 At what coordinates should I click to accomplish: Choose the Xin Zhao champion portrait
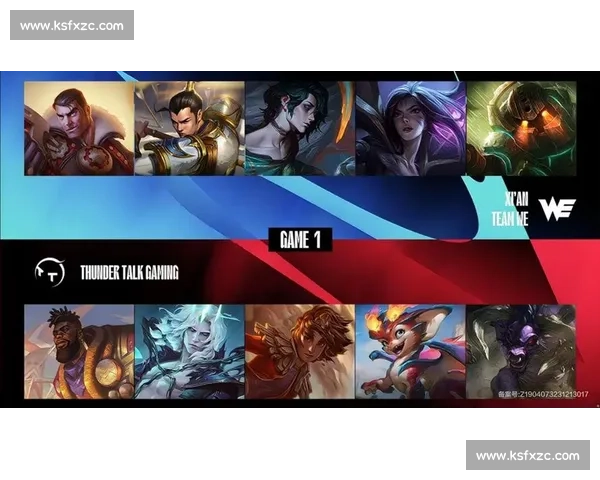pyautogui.click(x=189, y=128)
